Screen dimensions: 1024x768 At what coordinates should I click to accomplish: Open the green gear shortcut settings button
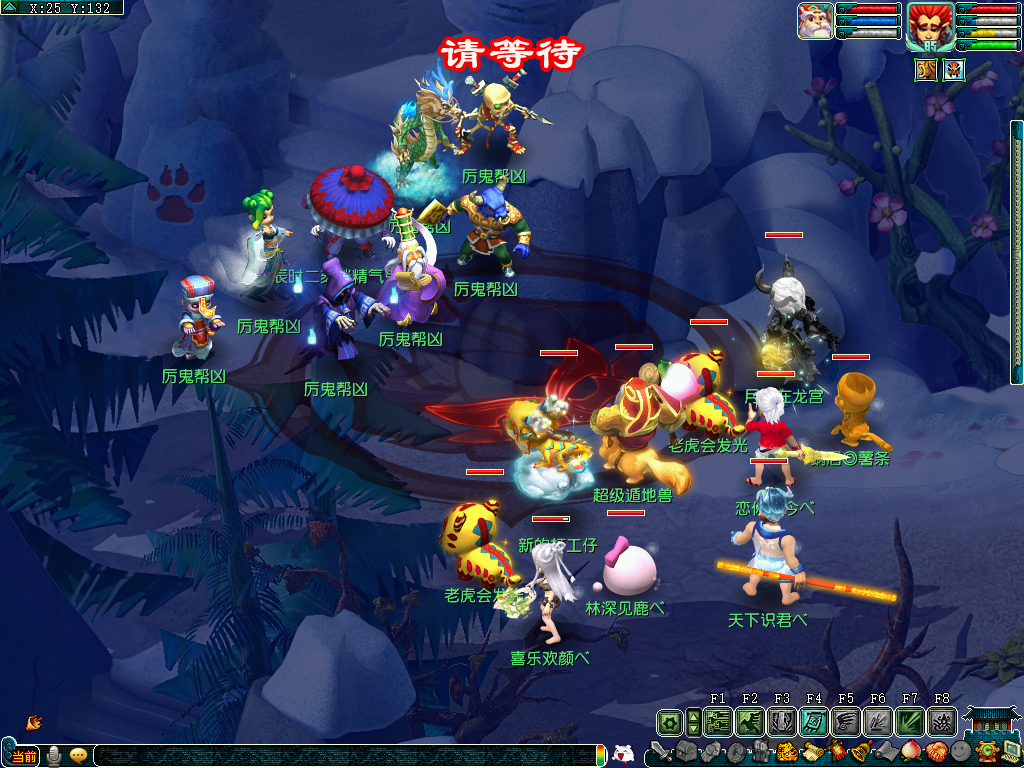(x=669, y=721)
